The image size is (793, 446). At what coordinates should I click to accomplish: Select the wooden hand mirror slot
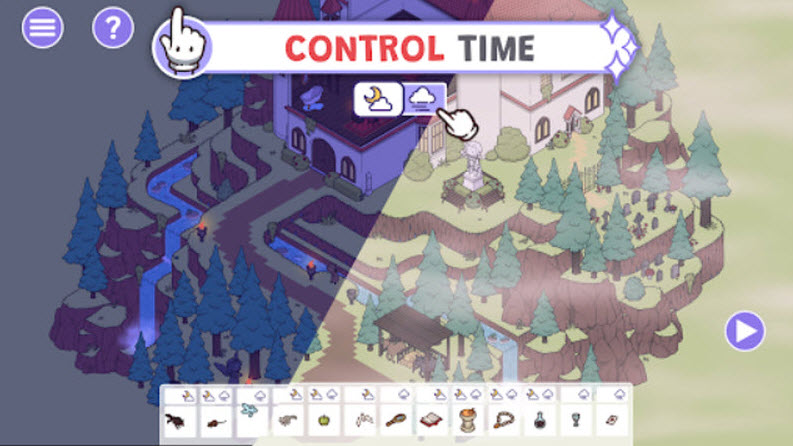pos(397,420)
